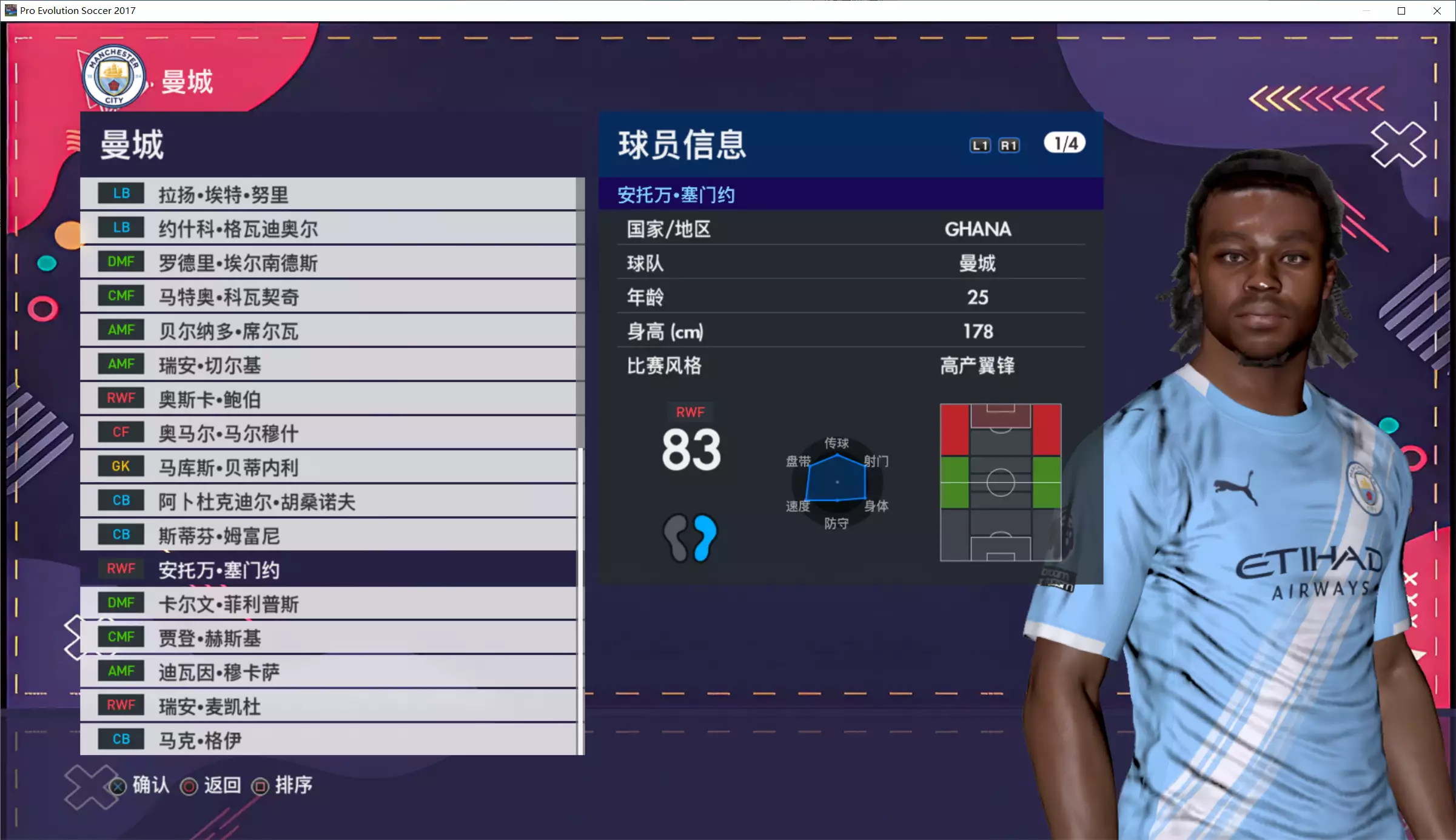
Task: Select 卡尔文•菲利普斯 row
Action: pyautogui.click(x=327, y=603)
